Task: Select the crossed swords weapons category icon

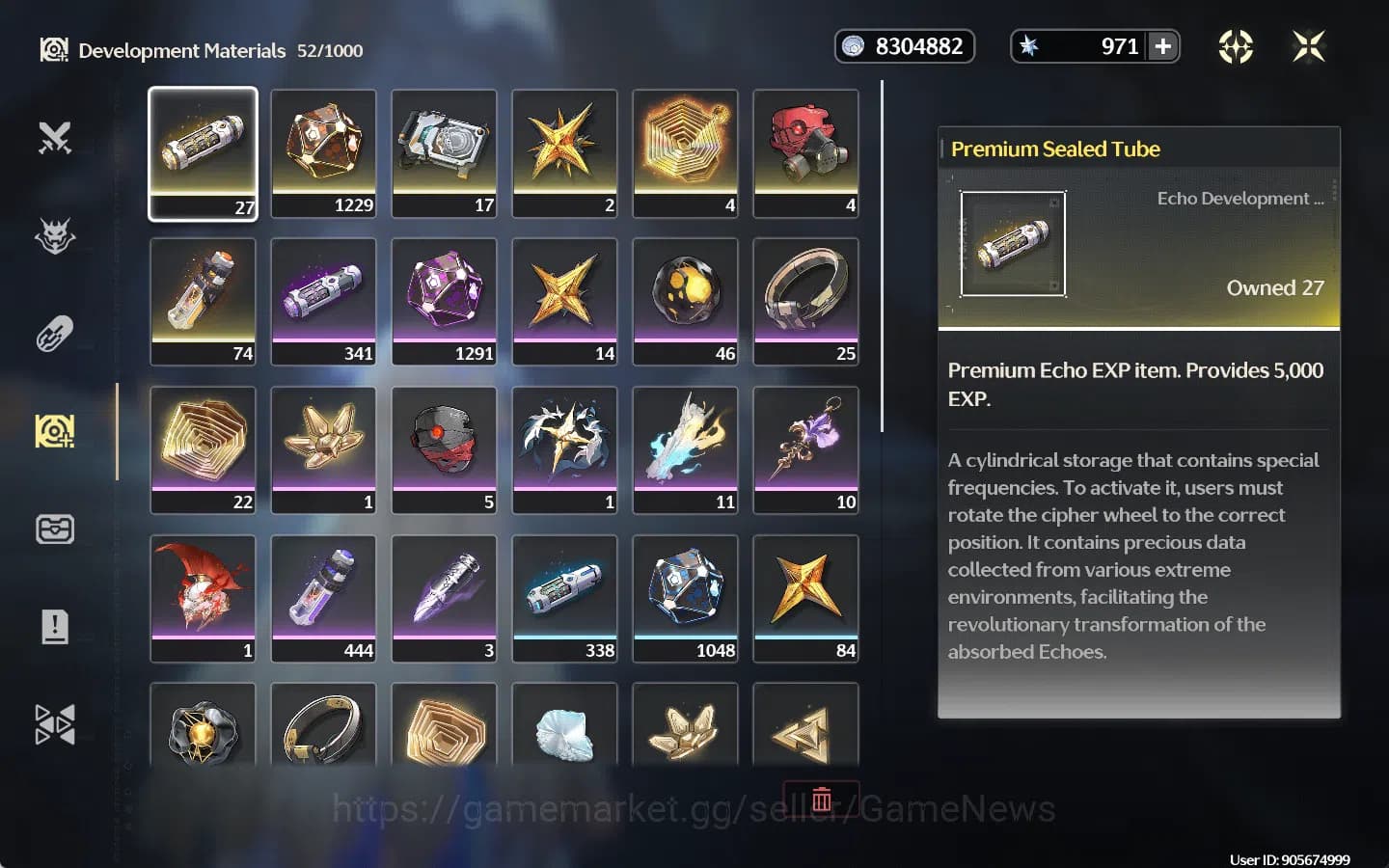Action: 55,138
